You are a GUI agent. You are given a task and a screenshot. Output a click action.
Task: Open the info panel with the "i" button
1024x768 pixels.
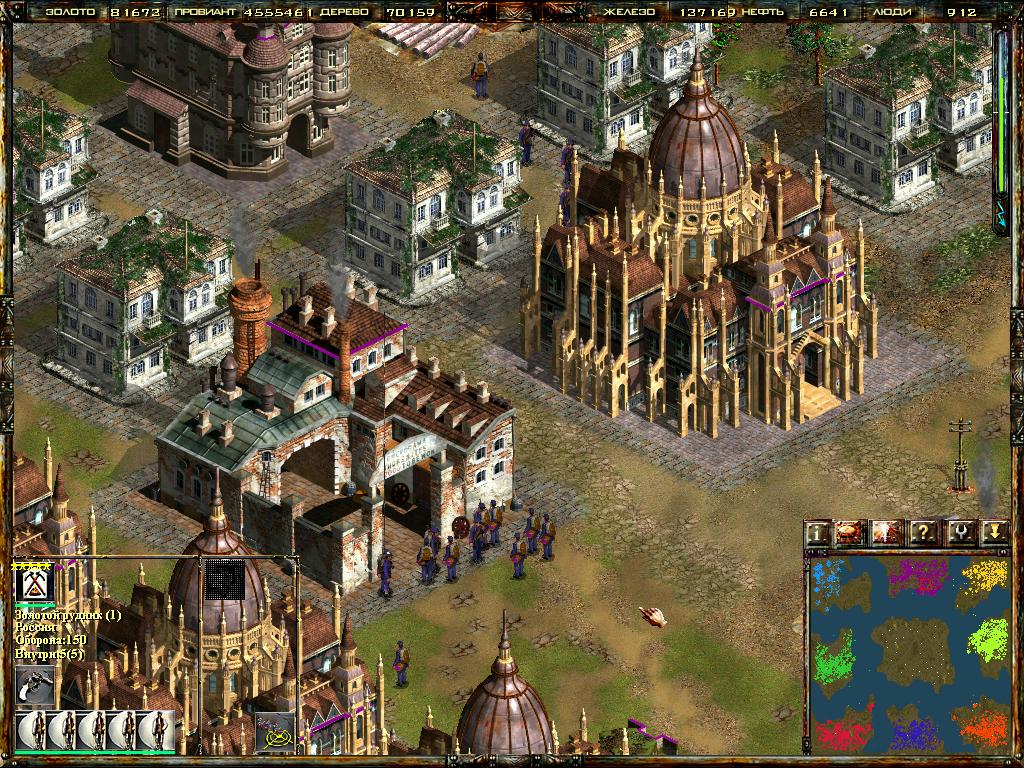point(819,532)
